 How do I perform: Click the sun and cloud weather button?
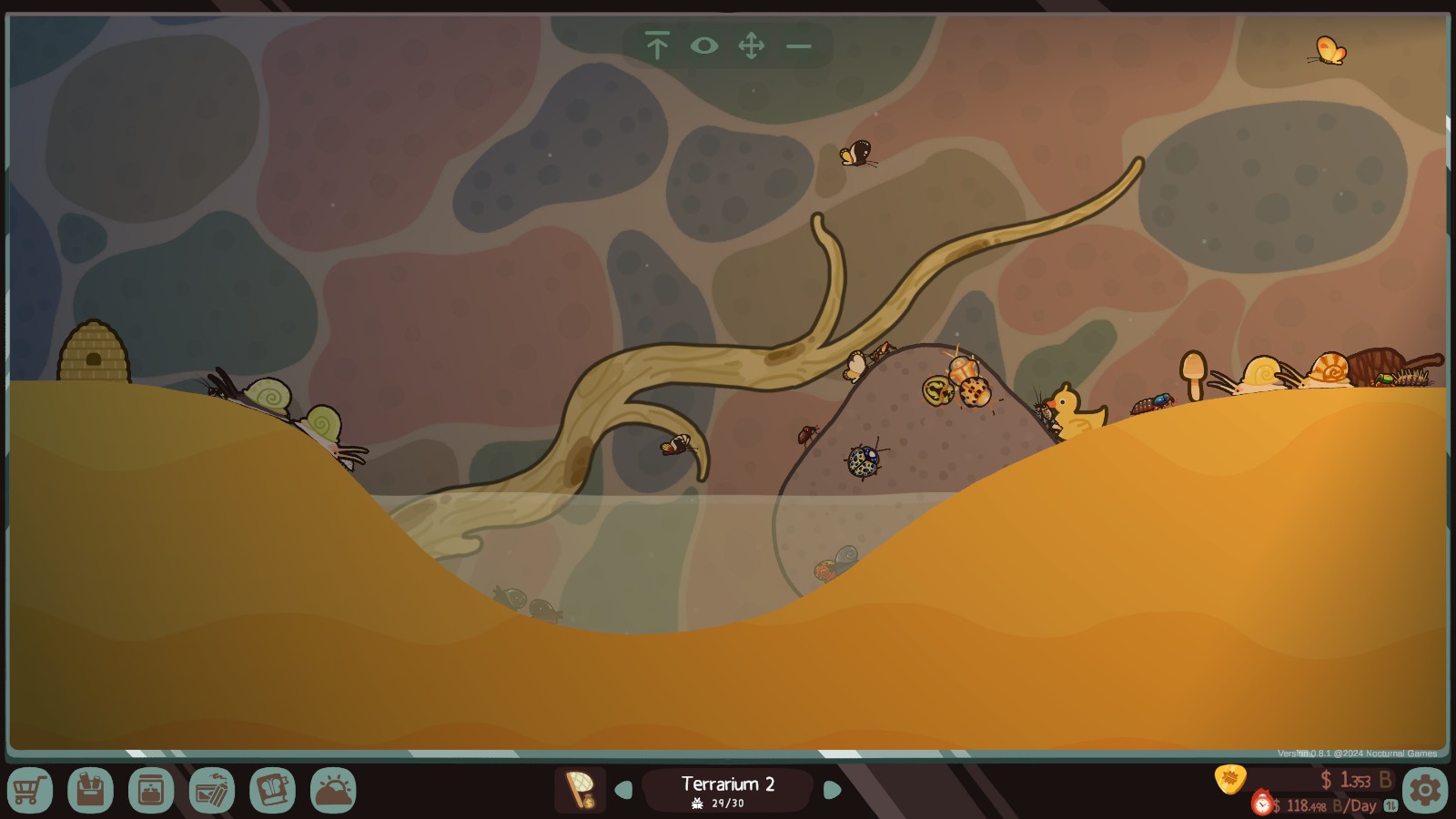333,790
